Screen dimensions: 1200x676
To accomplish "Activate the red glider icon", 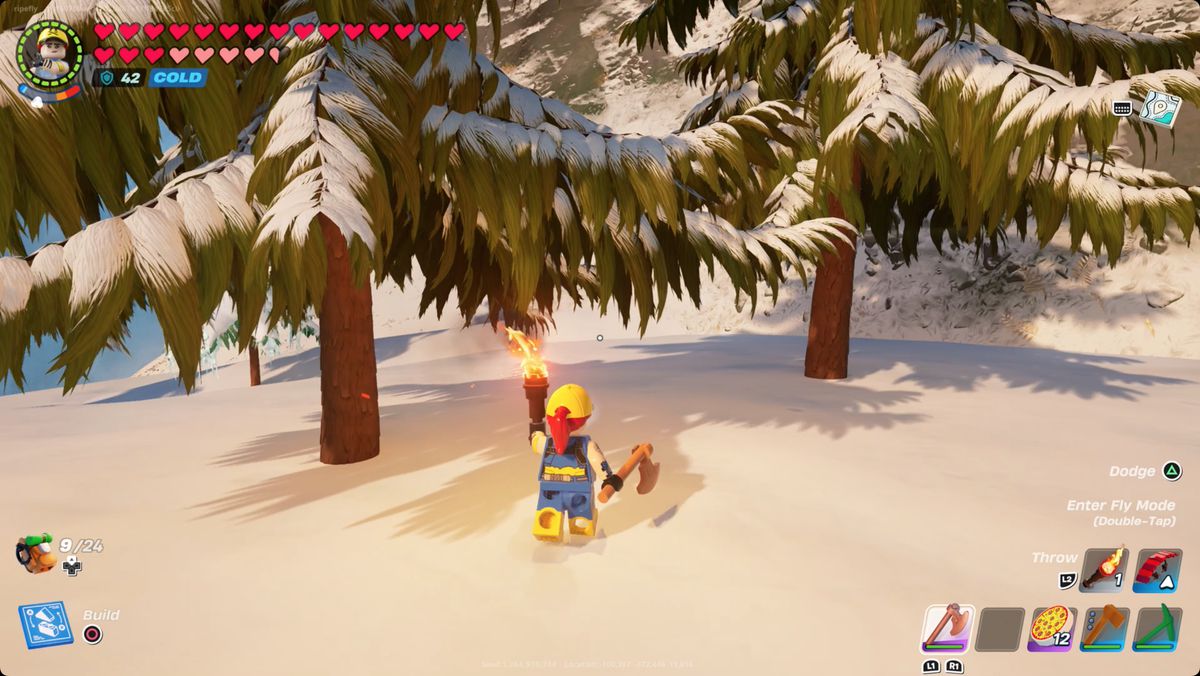I will [1157, 569].
